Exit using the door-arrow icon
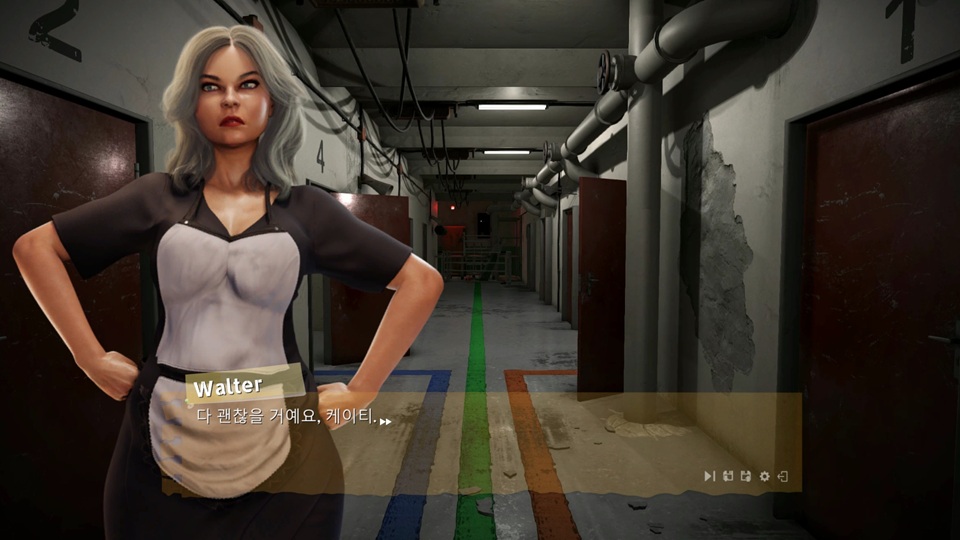This screenshot has width=960, height=540. point(783,476)
